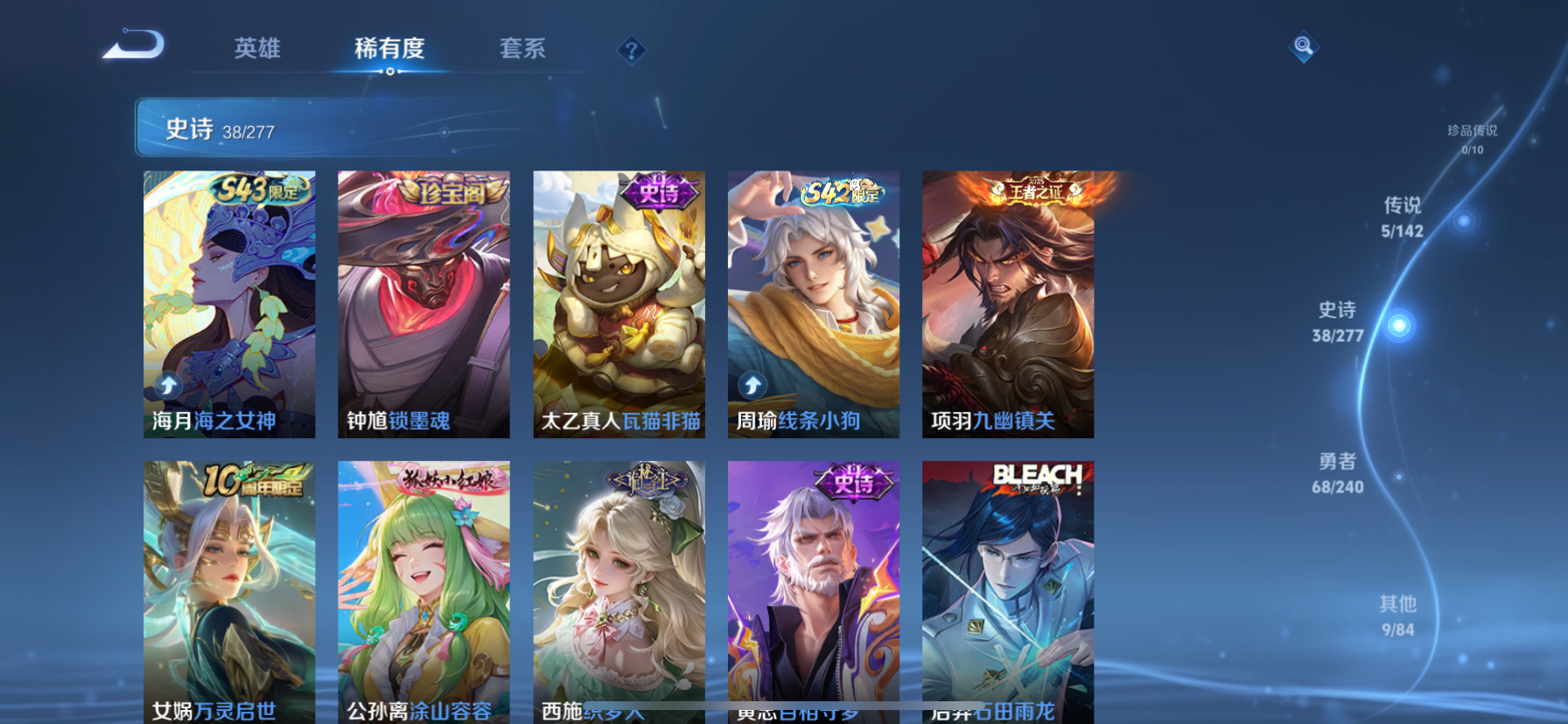The width and height of the screenshot is (1568, 724).
Task: Jump to the 其他 9/84 category
Action: pos(1399,615)
